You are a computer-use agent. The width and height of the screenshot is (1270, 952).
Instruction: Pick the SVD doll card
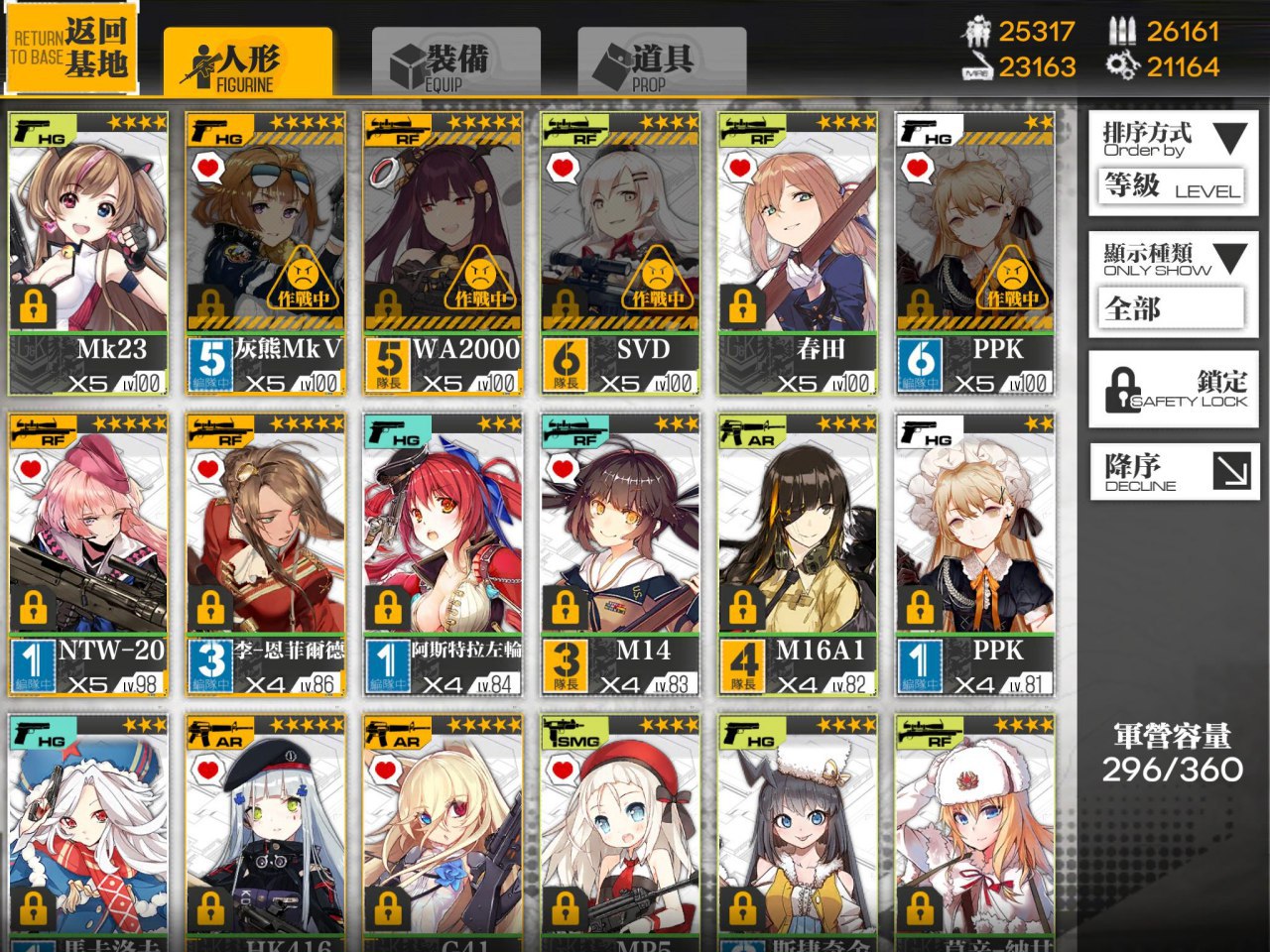point(620,253)
